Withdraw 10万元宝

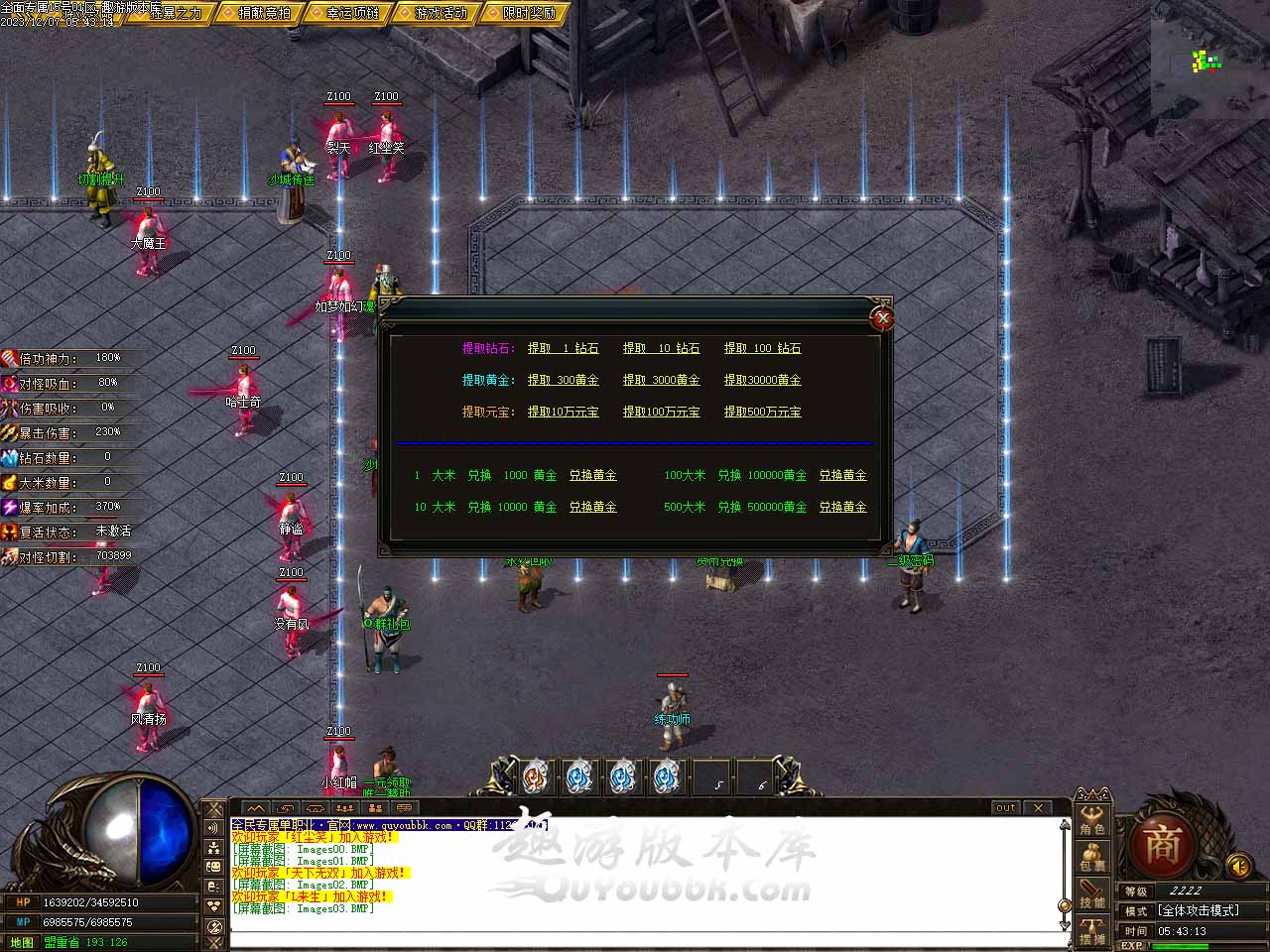[x=563, y=412]
